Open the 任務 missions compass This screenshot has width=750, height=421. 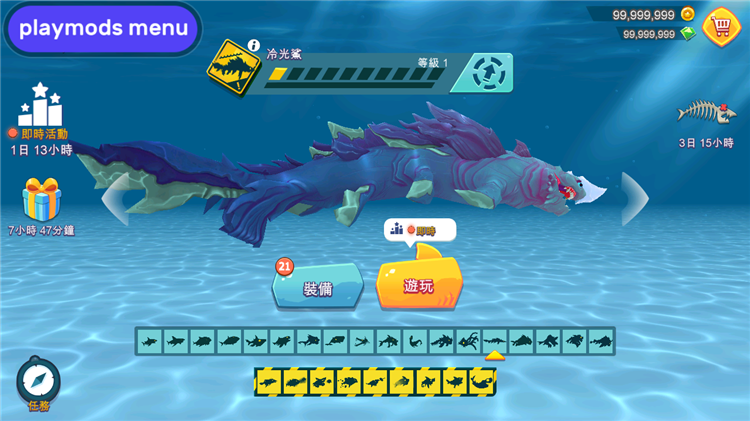(38, 383)
